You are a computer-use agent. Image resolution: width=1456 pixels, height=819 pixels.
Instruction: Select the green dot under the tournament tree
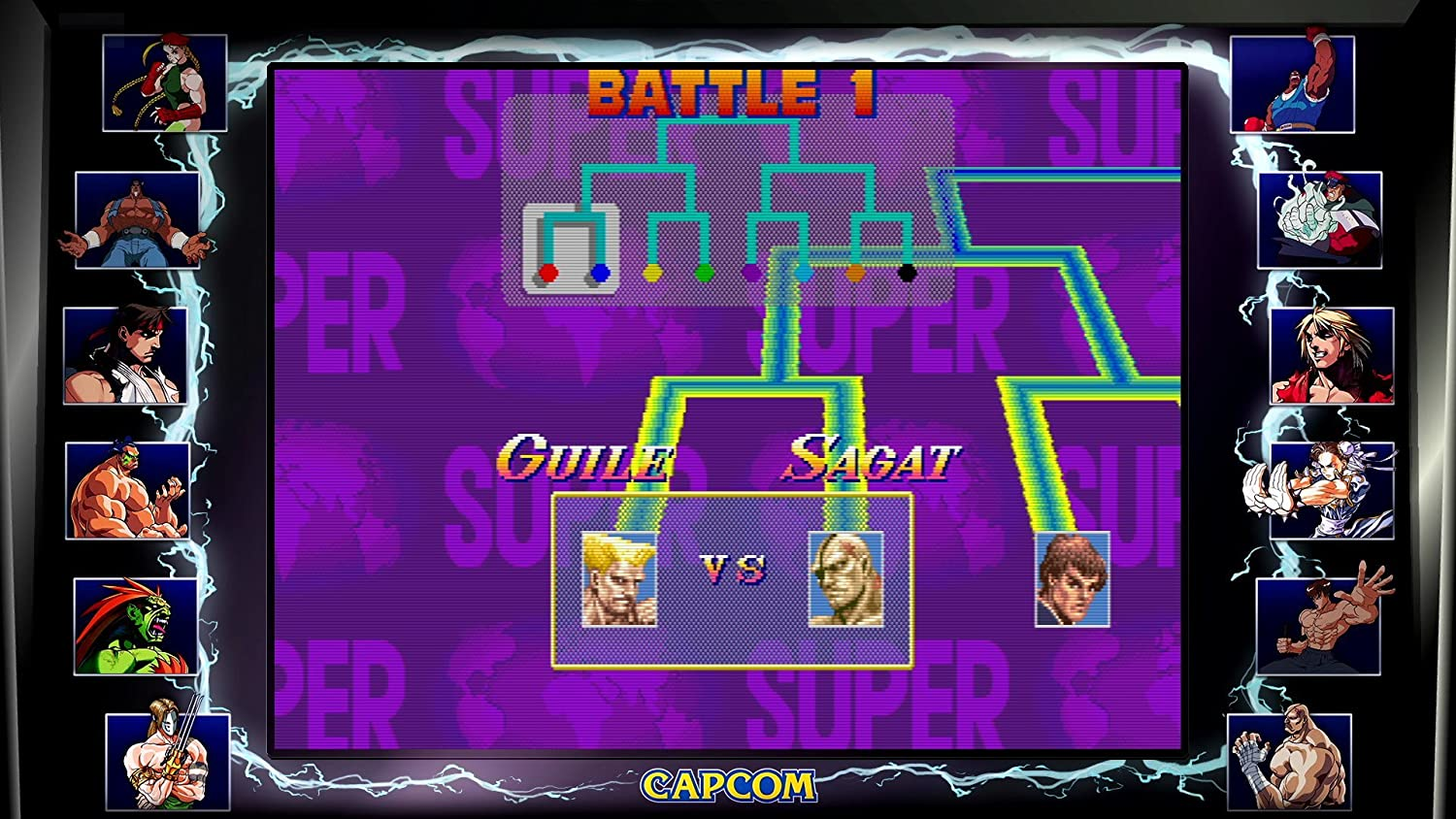[x=703, y=275]
